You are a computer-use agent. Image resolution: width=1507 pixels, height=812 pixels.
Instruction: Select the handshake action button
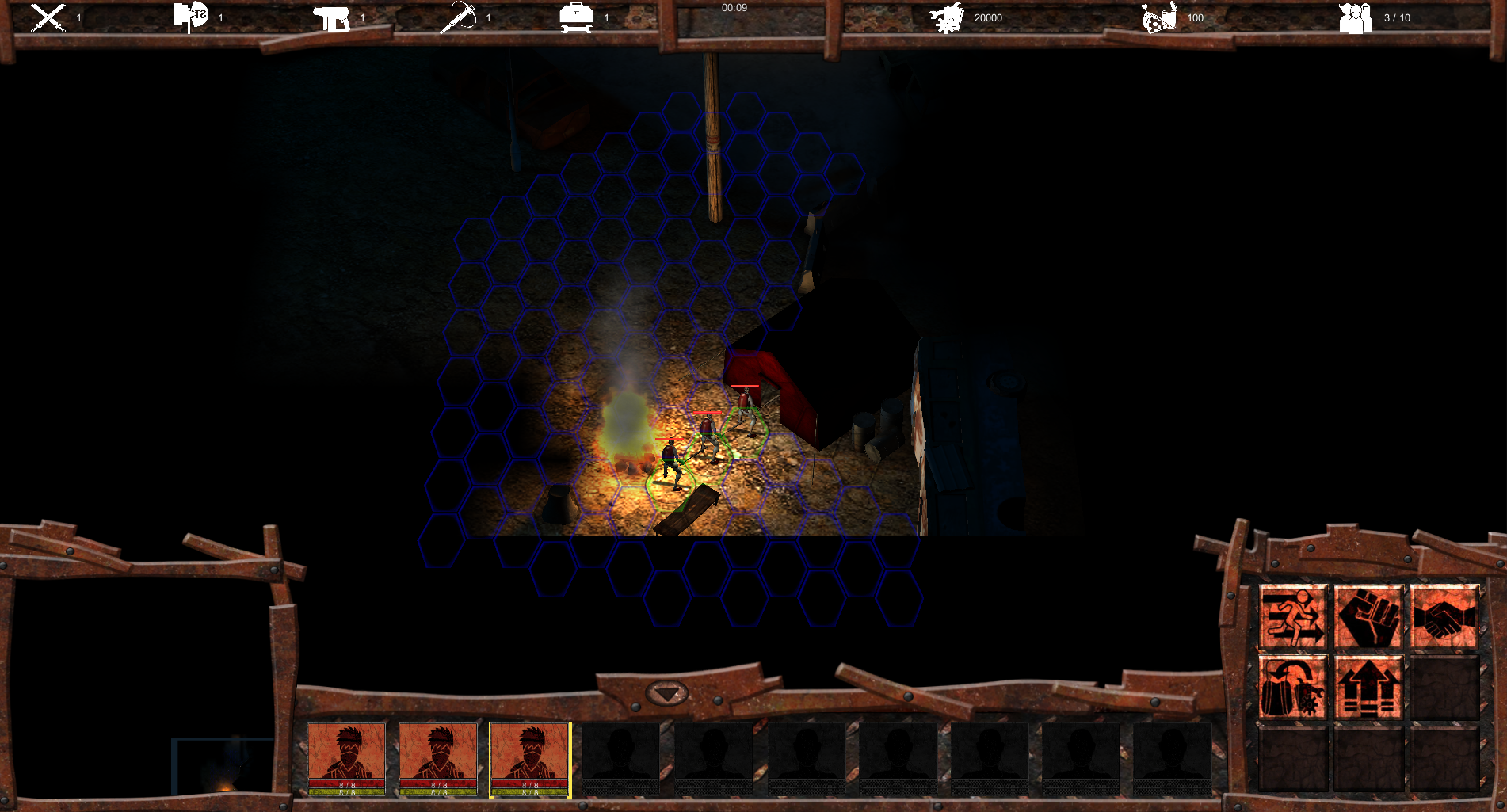point(1444,617)
